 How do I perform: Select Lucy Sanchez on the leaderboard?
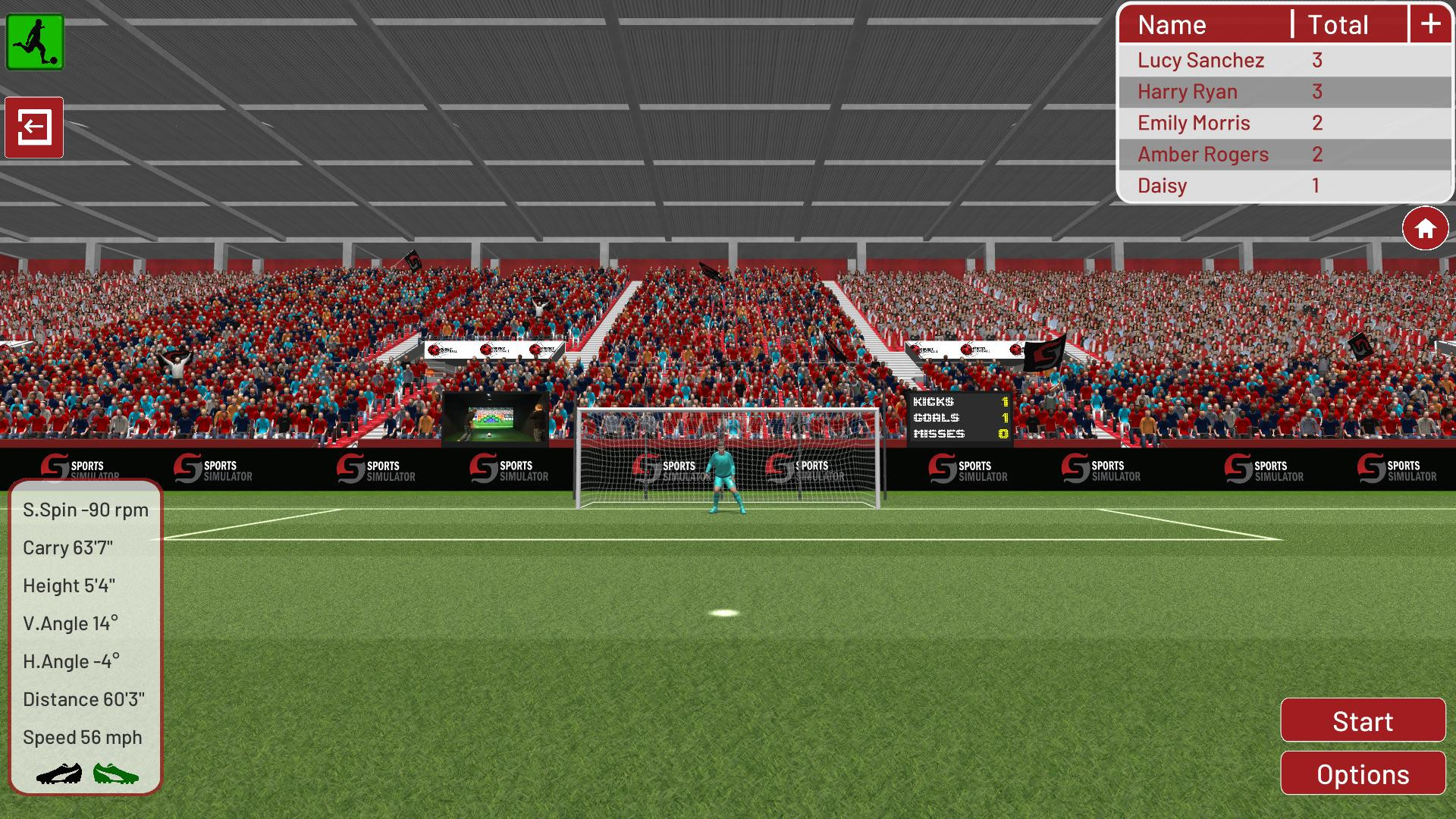[x=1201, y=60]
